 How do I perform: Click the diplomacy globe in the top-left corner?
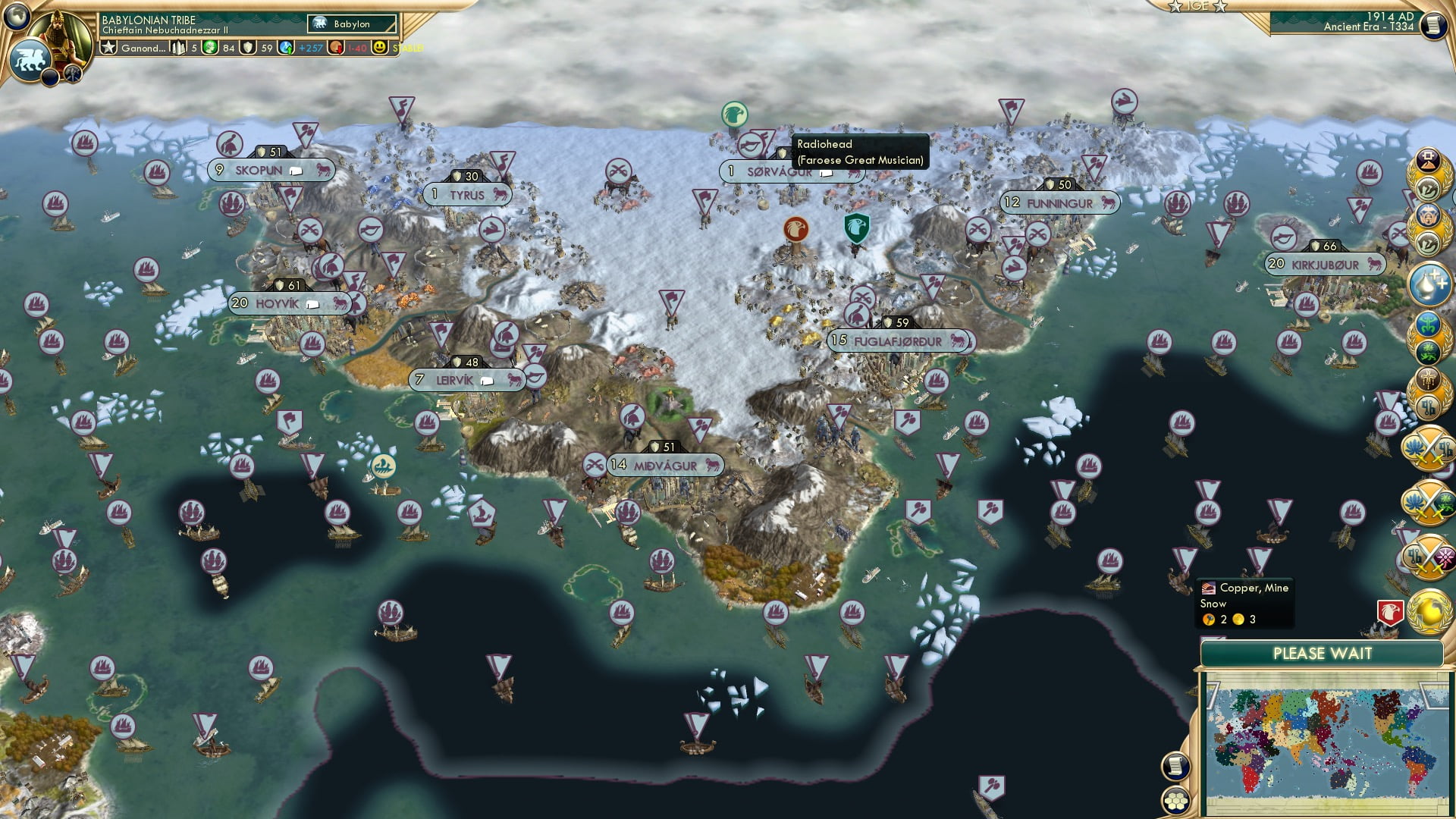(16, 17)
